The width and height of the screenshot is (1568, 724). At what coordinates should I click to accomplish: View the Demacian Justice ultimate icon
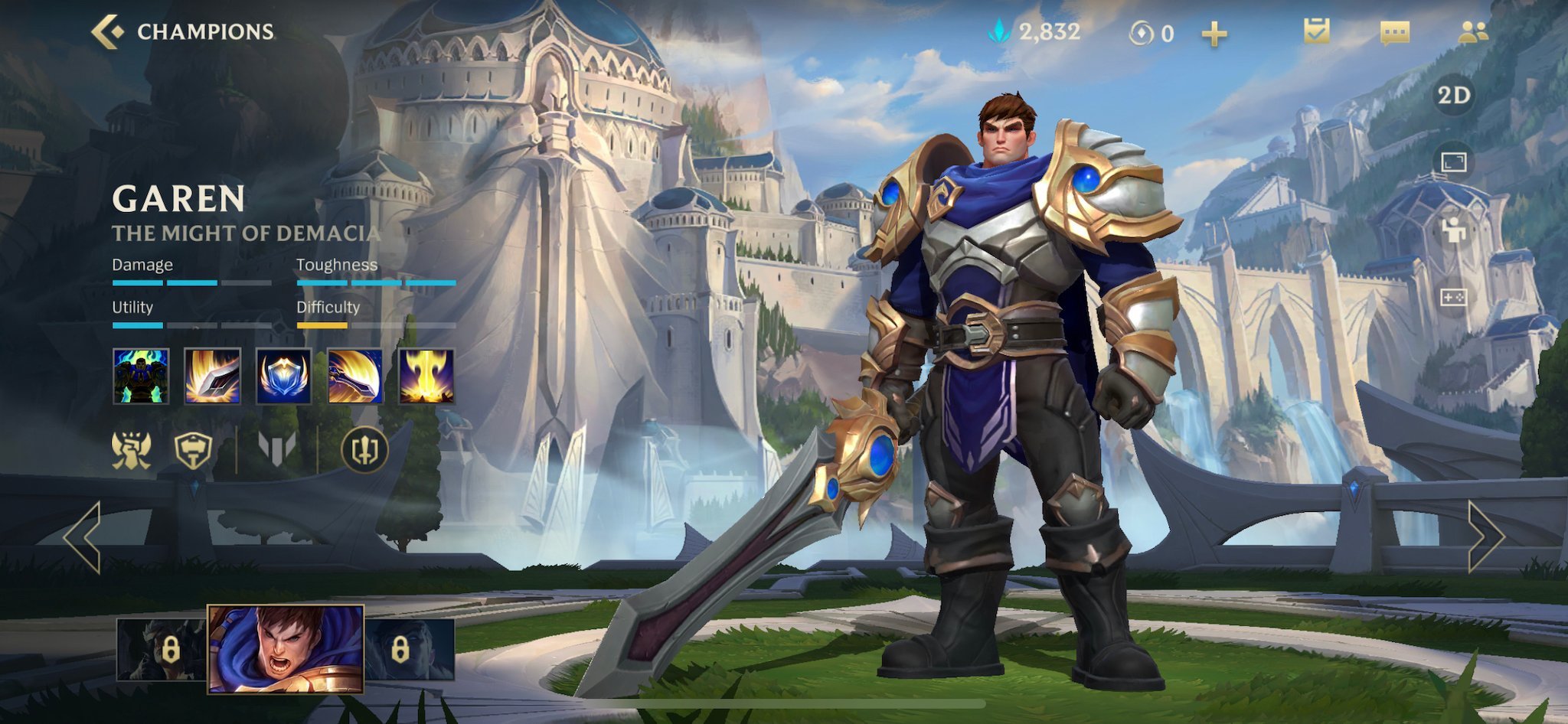coord(426,376)
